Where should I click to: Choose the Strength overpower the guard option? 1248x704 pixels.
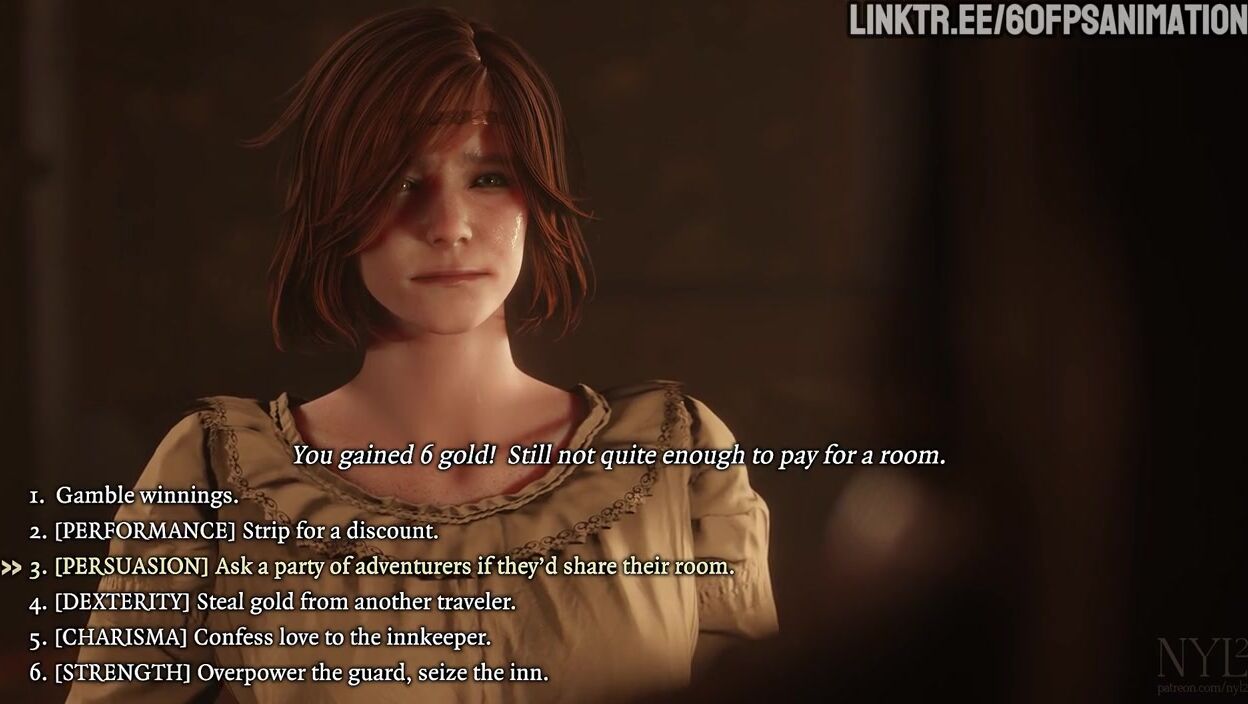pos(301,673)
